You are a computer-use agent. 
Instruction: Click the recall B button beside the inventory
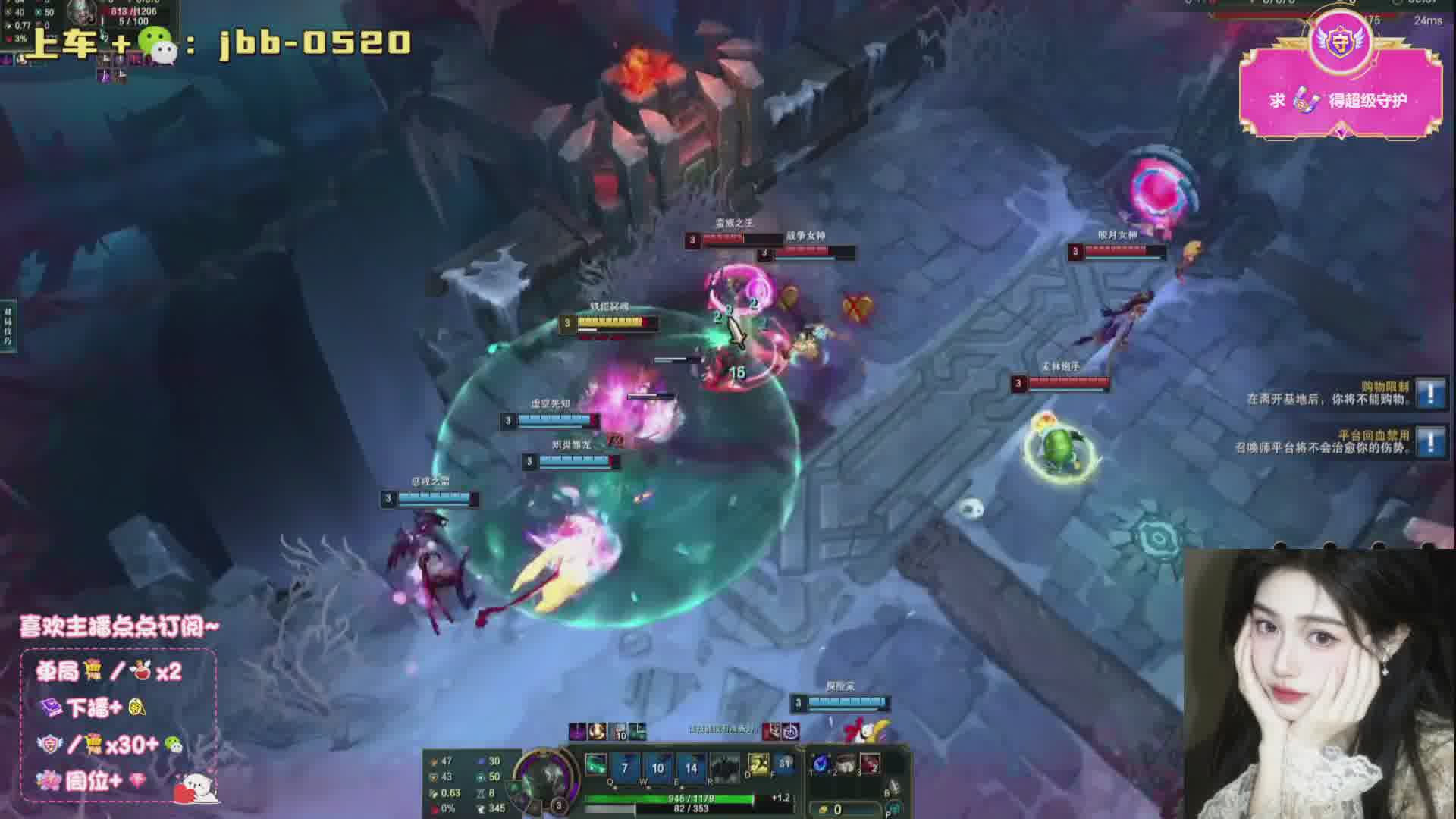(x=895, y=787)
